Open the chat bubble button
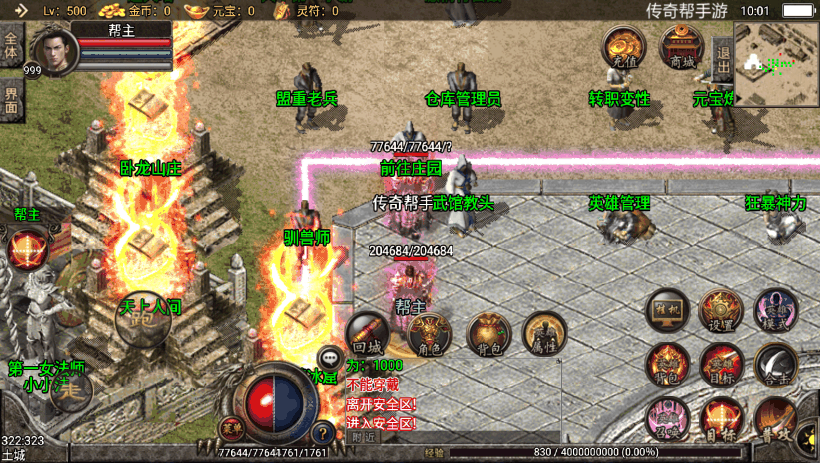This screenshot has width=820, height=463. pyautogui.click(x=330, y=357)
